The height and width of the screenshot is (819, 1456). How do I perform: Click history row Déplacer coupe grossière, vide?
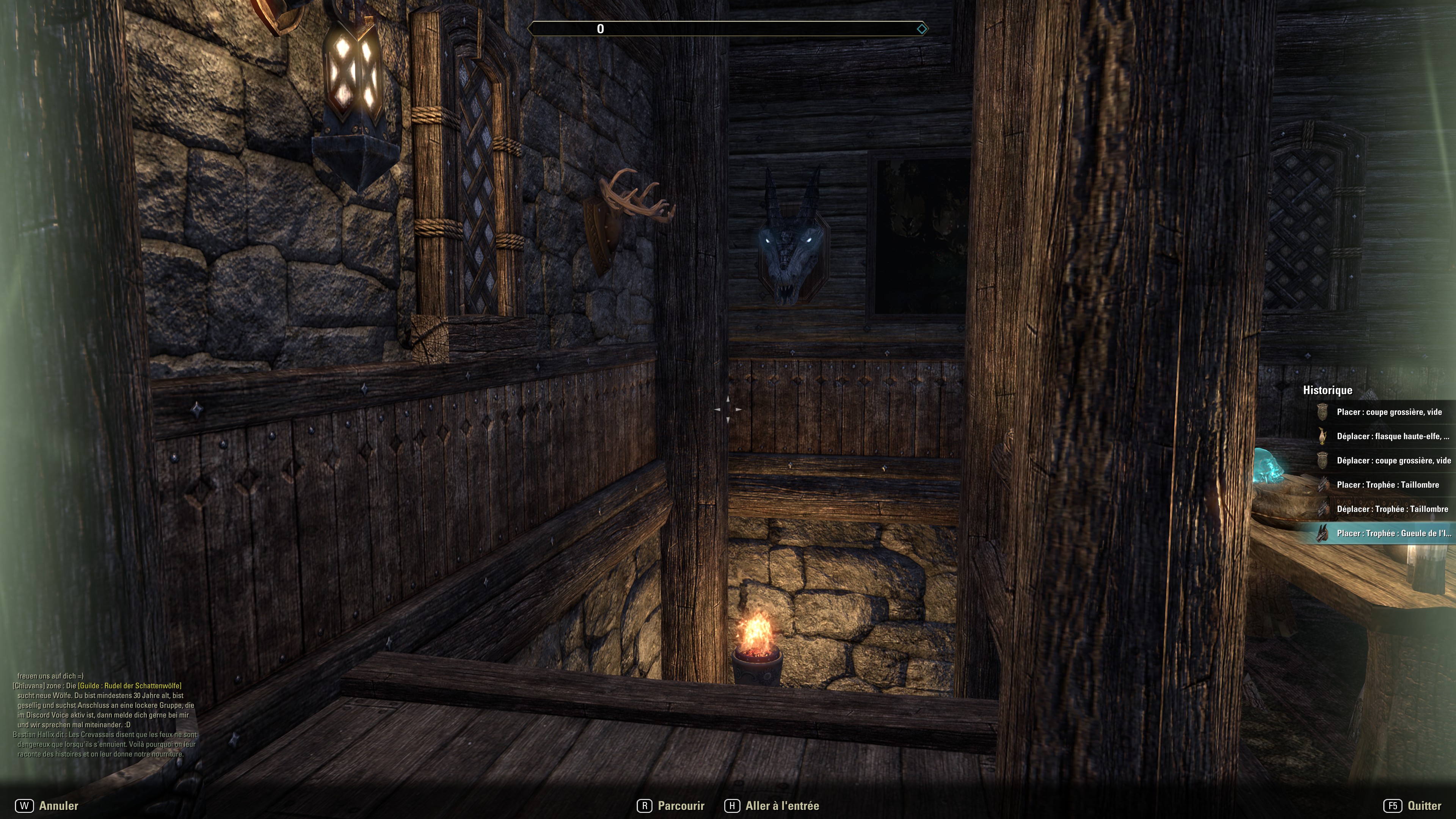[1393, 461]
